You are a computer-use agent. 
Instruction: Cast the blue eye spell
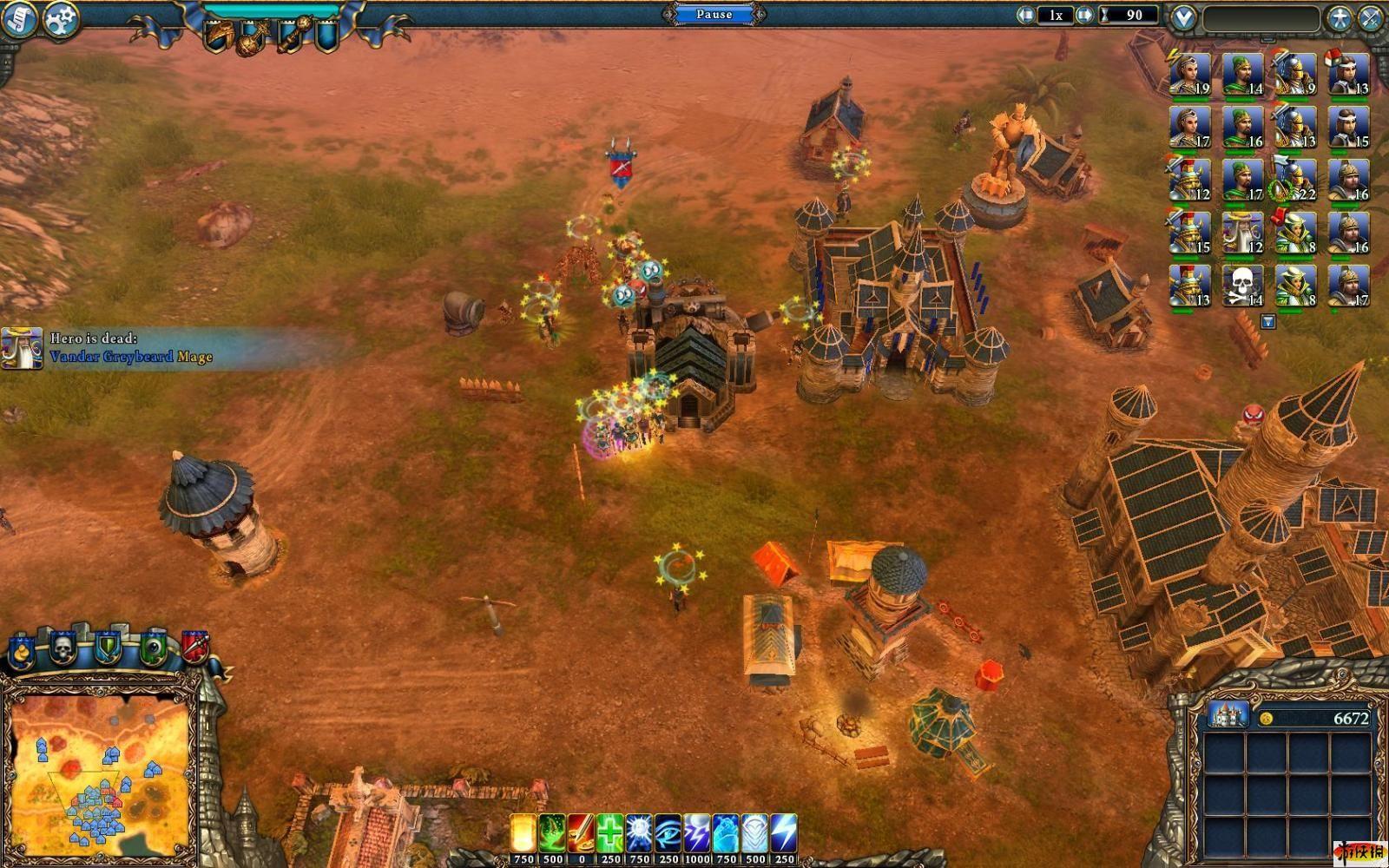pos(668,833)
